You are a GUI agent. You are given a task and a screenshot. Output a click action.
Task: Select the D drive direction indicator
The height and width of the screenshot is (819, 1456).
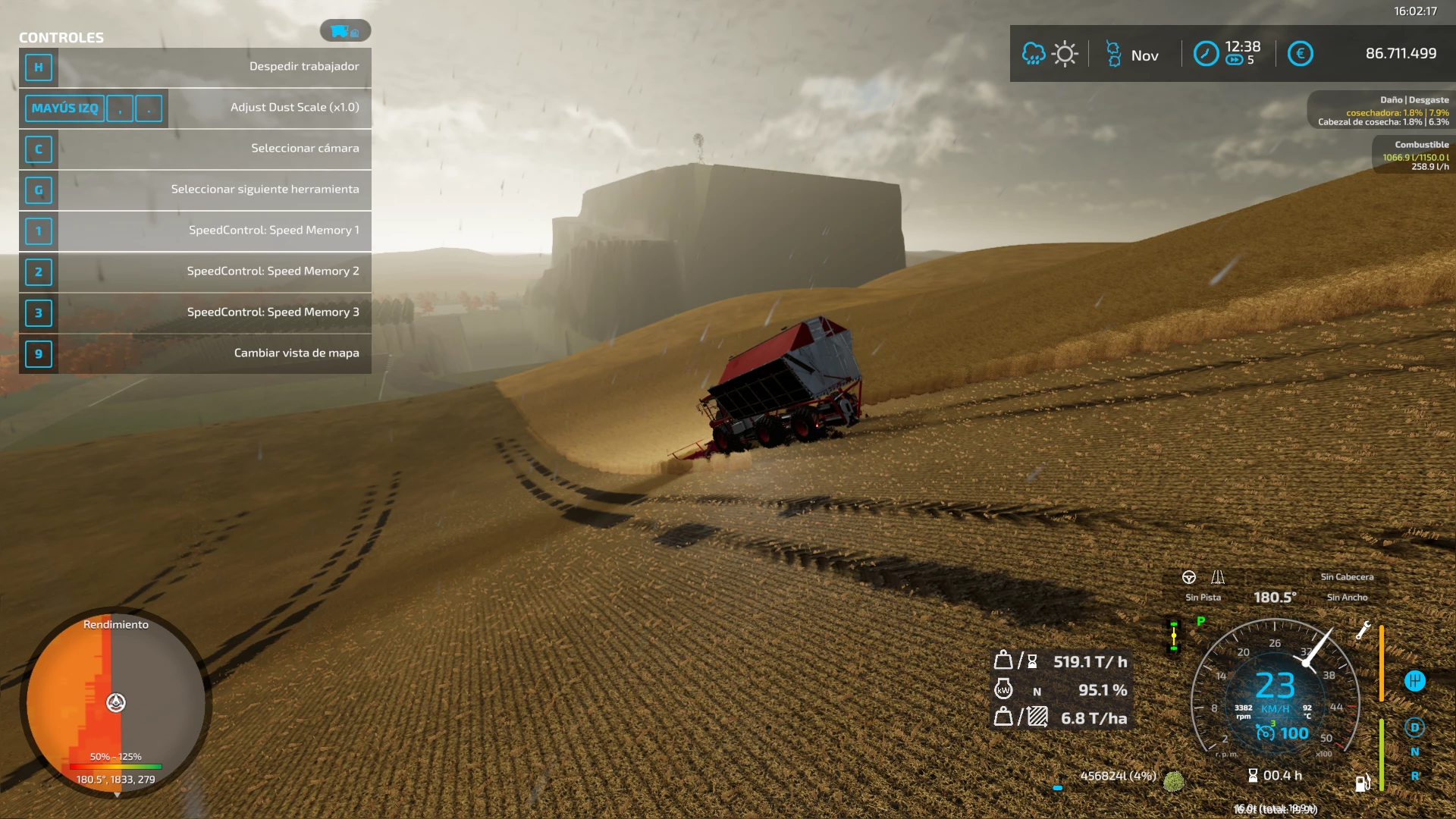(1414, 727)
